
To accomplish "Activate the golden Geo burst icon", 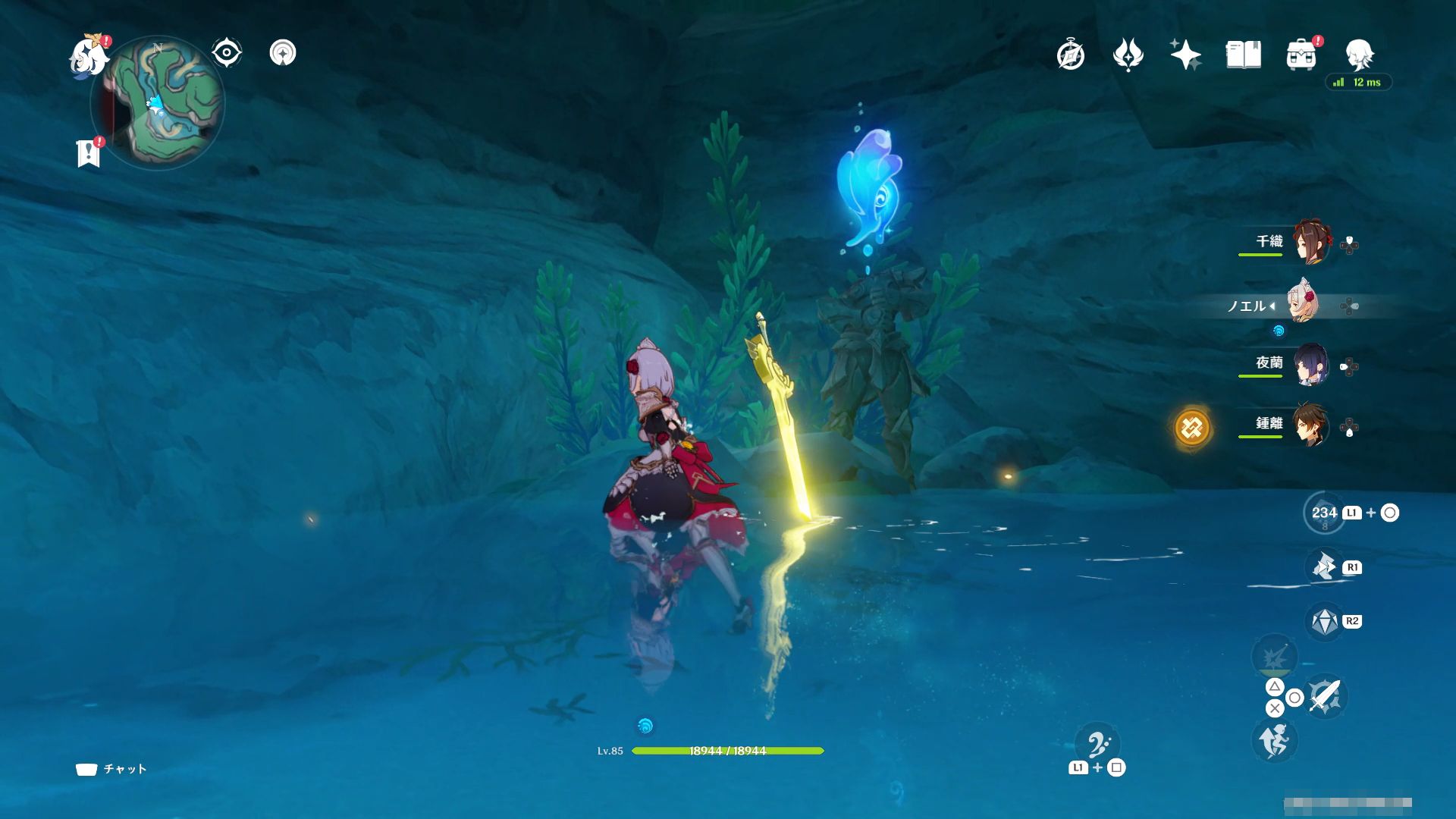I will click(1192, 428).
